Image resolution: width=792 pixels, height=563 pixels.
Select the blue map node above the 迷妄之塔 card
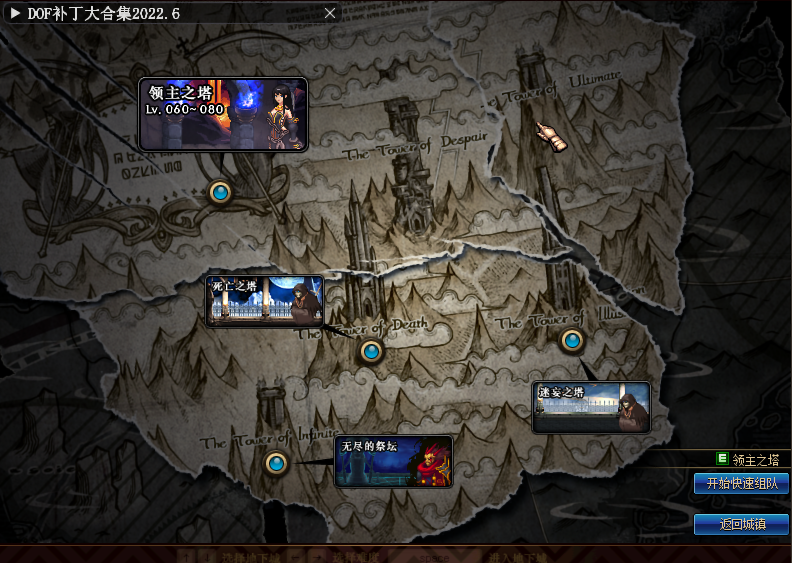(572, 341)
